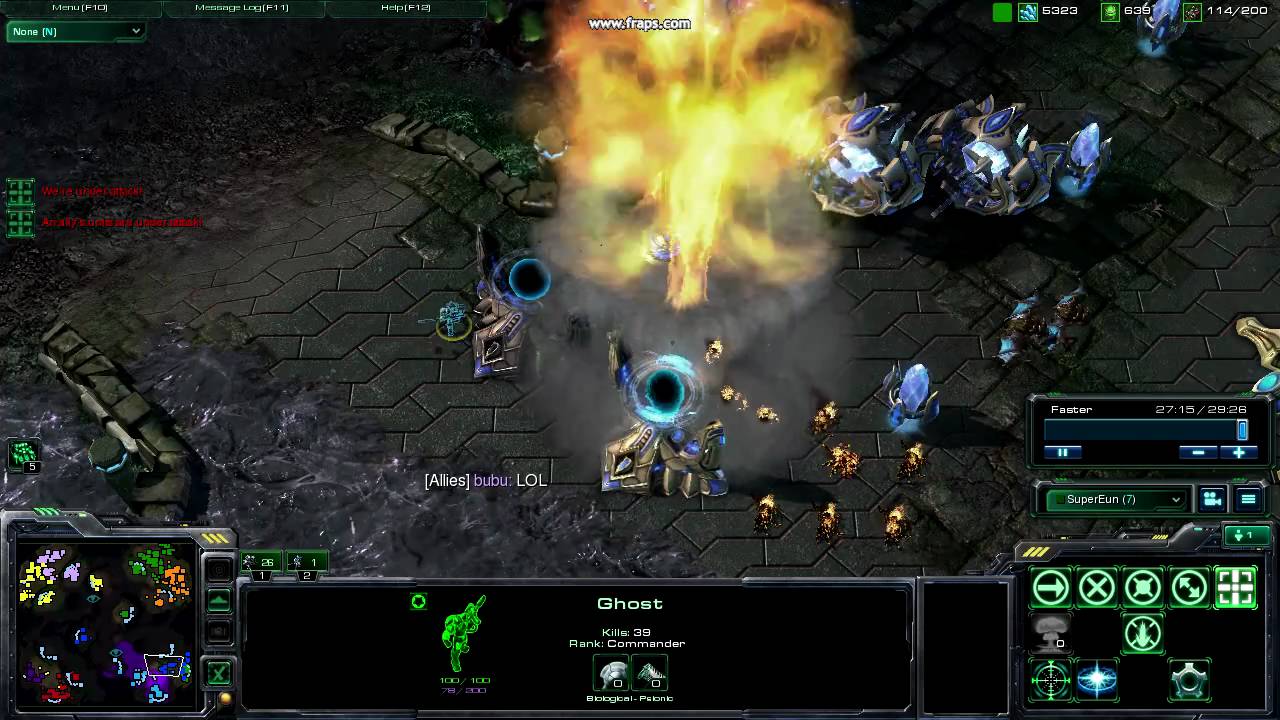Screen dimensions: 1280x720
Task: Open the SuperEun (7) player dropdown
Action: (x=1113, y=499)
